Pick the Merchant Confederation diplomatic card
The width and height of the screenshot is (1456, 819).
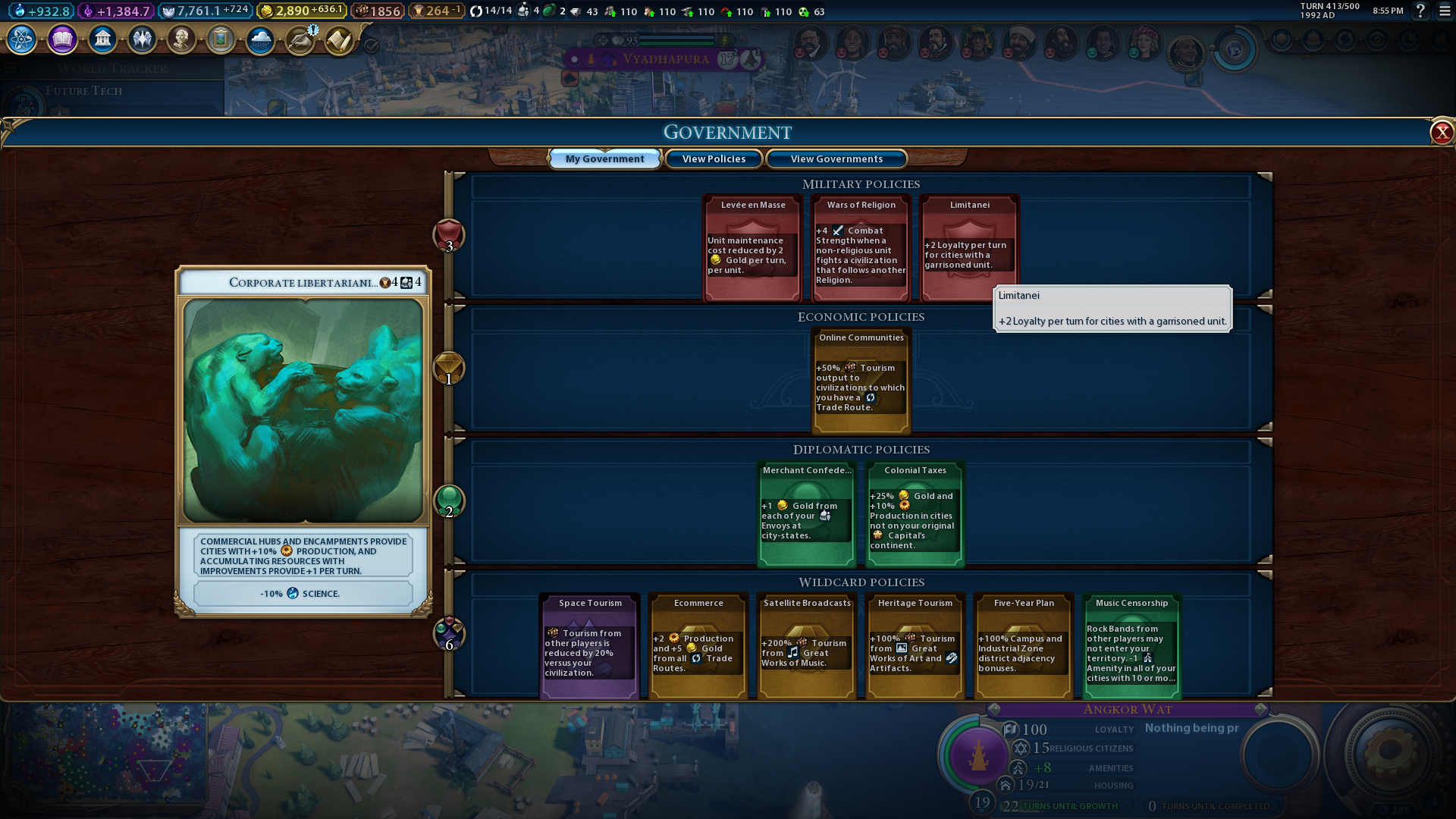[807, 514]
